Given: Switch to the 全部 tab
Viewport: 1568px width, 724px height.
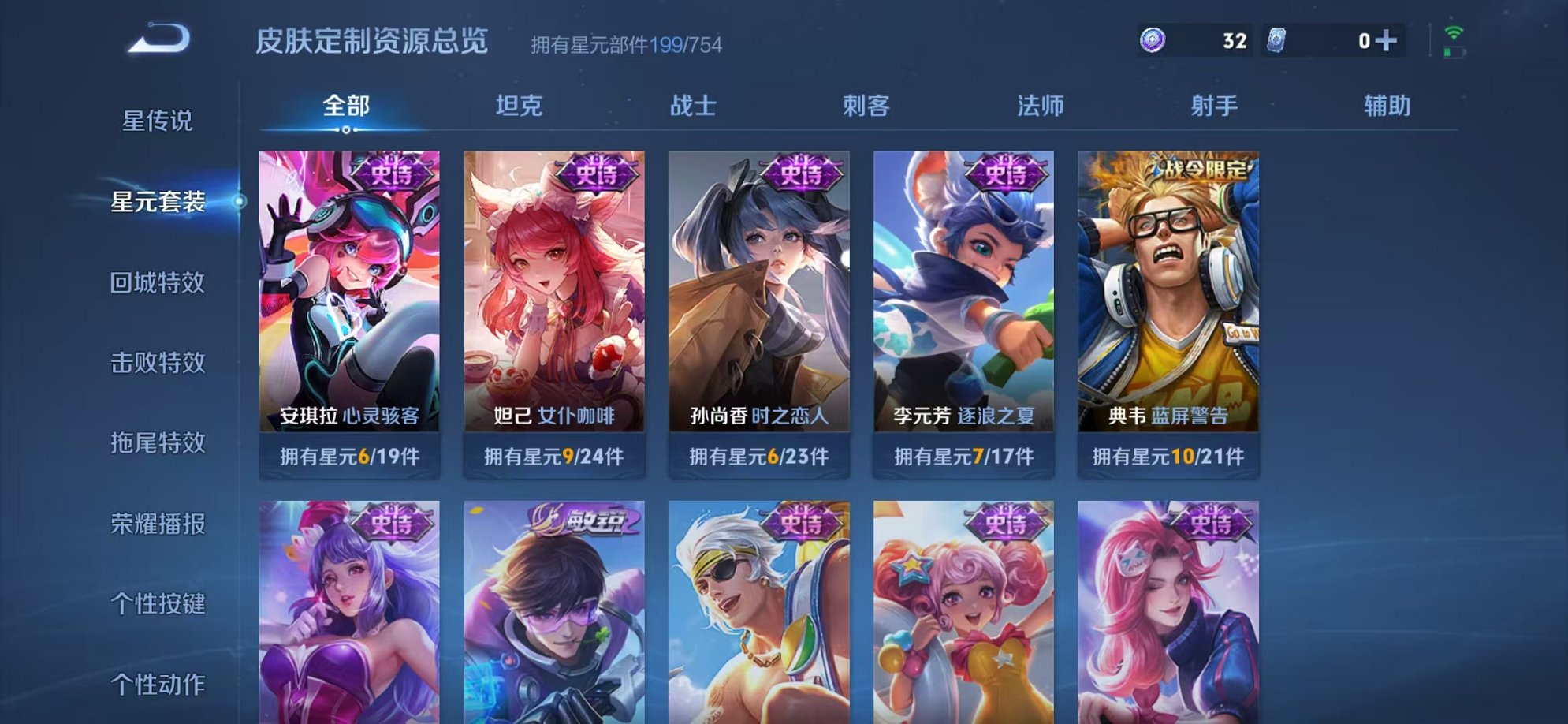Looking at the screenshot, I should coord(345,103).
